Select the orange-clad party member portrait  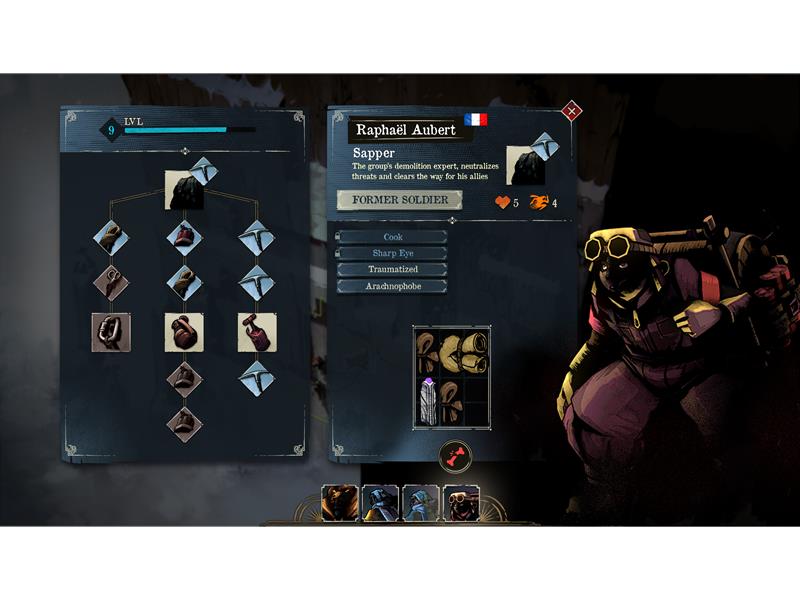pyautogui.click(x=340, y=502)
